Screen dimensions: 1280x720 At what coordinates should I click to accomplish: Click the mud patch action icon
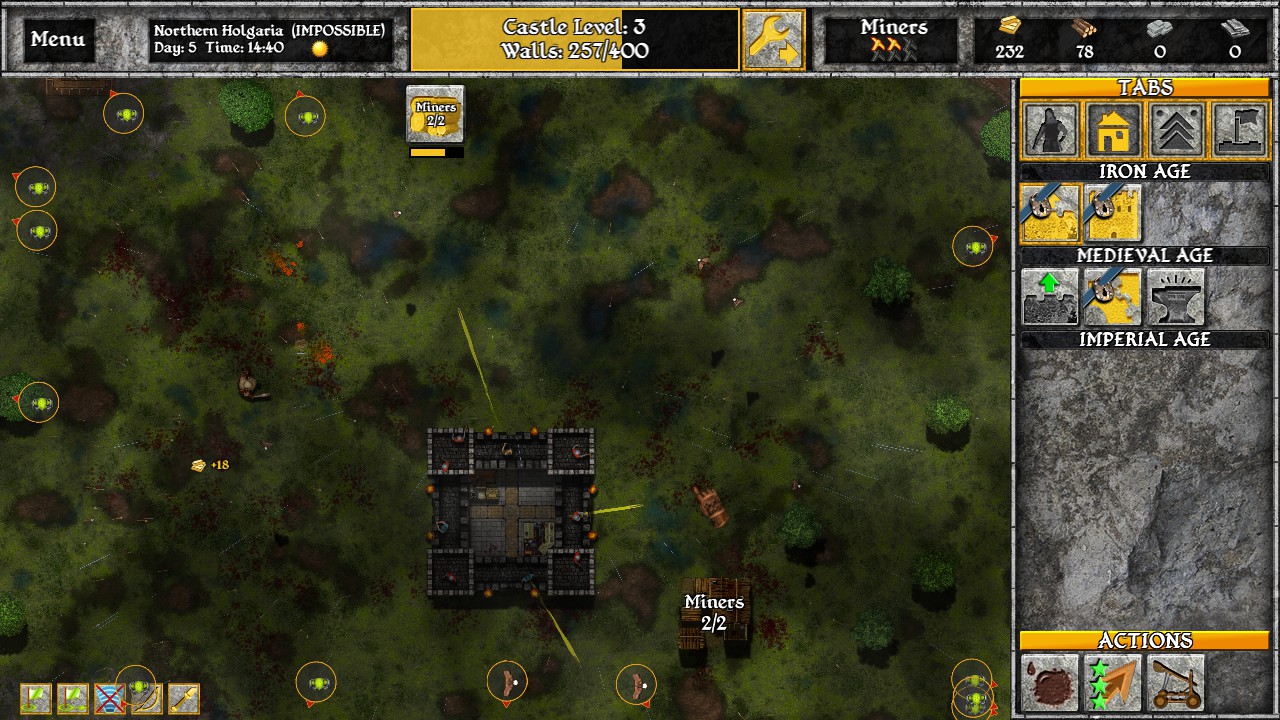pyautogui.click(x=1048, y=684)
